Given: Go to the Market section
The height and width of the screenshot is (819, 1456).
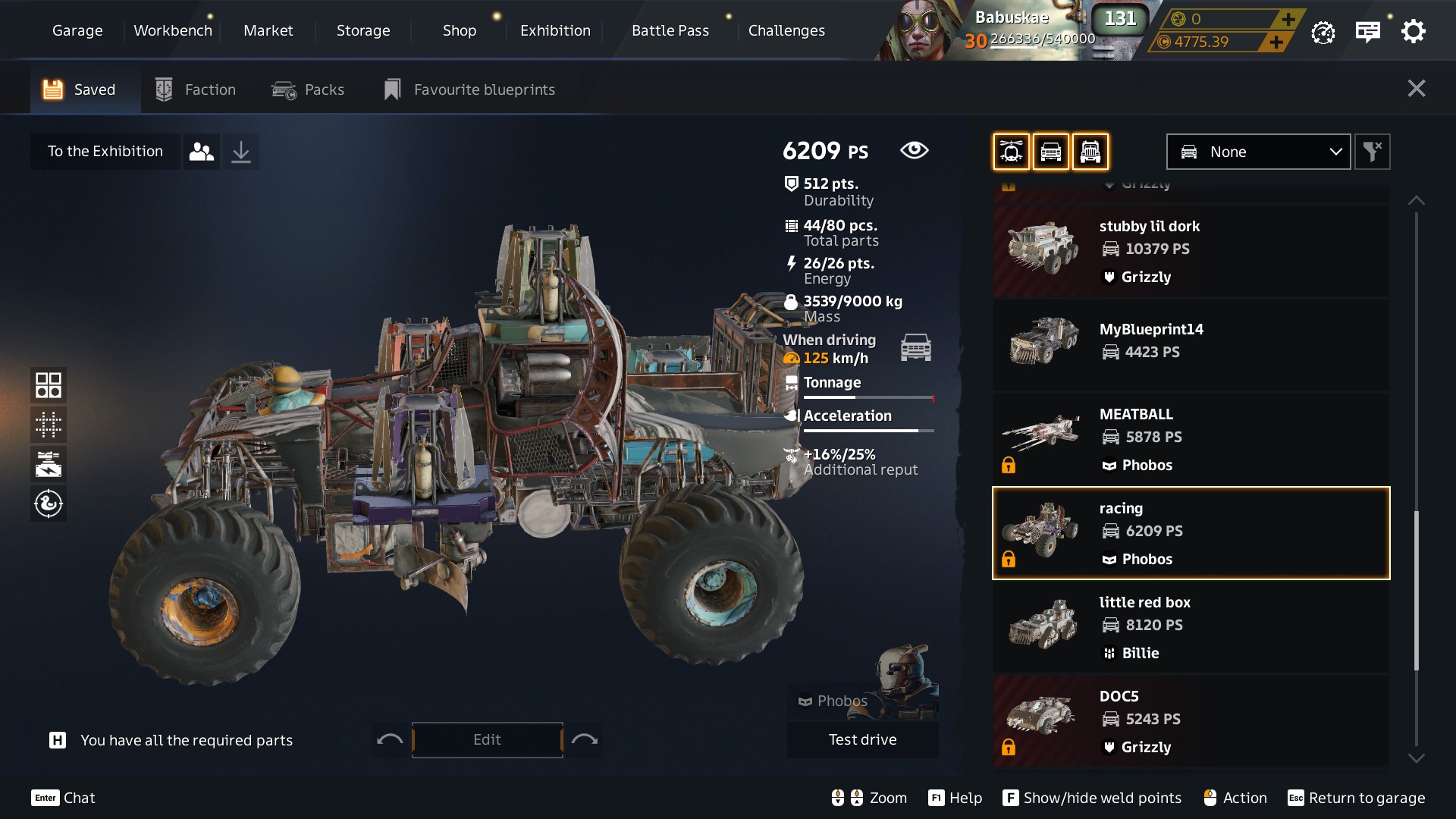Looking at the screenshot, I should pos(268,30).
